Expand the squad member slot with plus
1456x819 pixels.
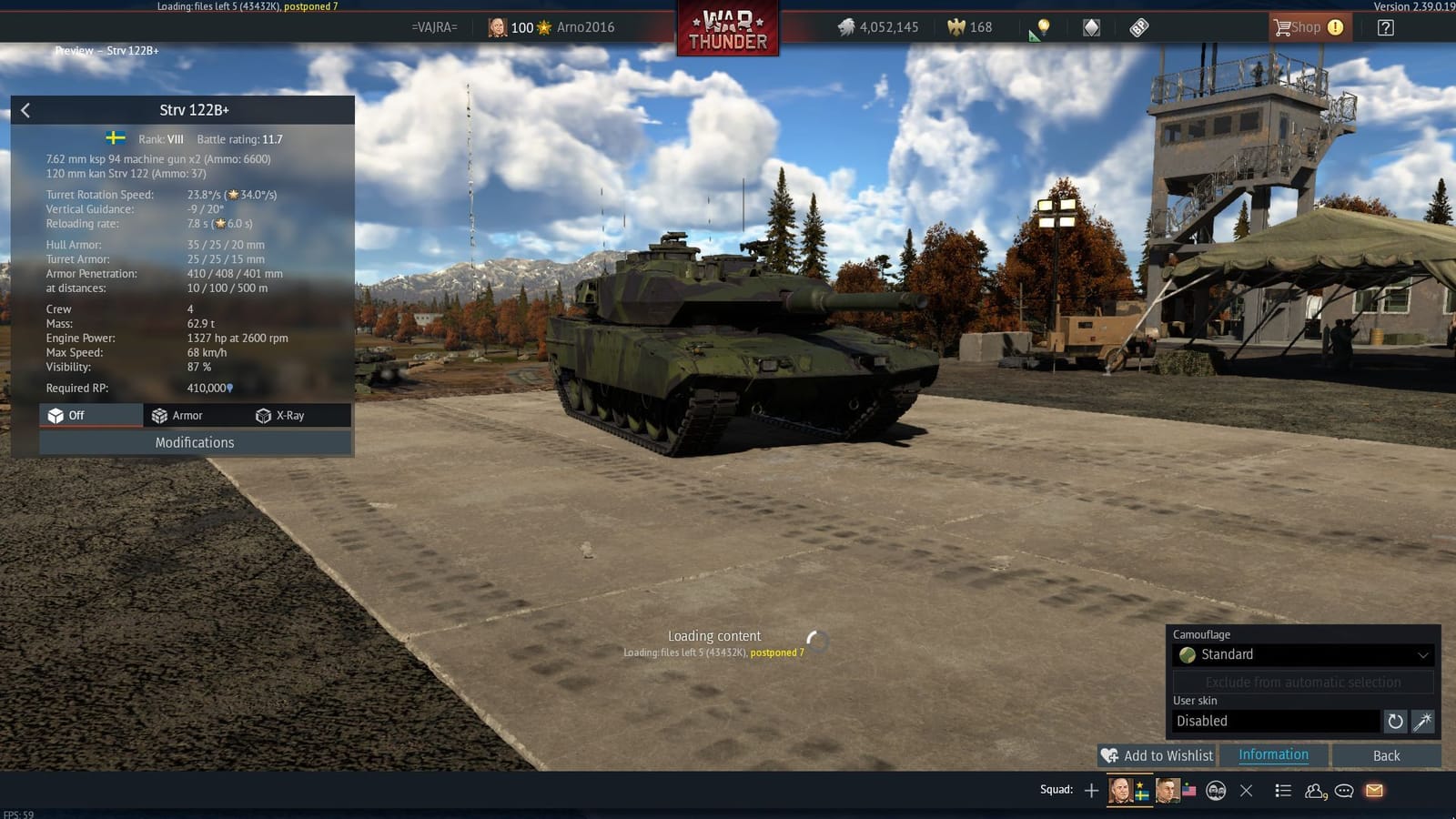point(1090,791)
